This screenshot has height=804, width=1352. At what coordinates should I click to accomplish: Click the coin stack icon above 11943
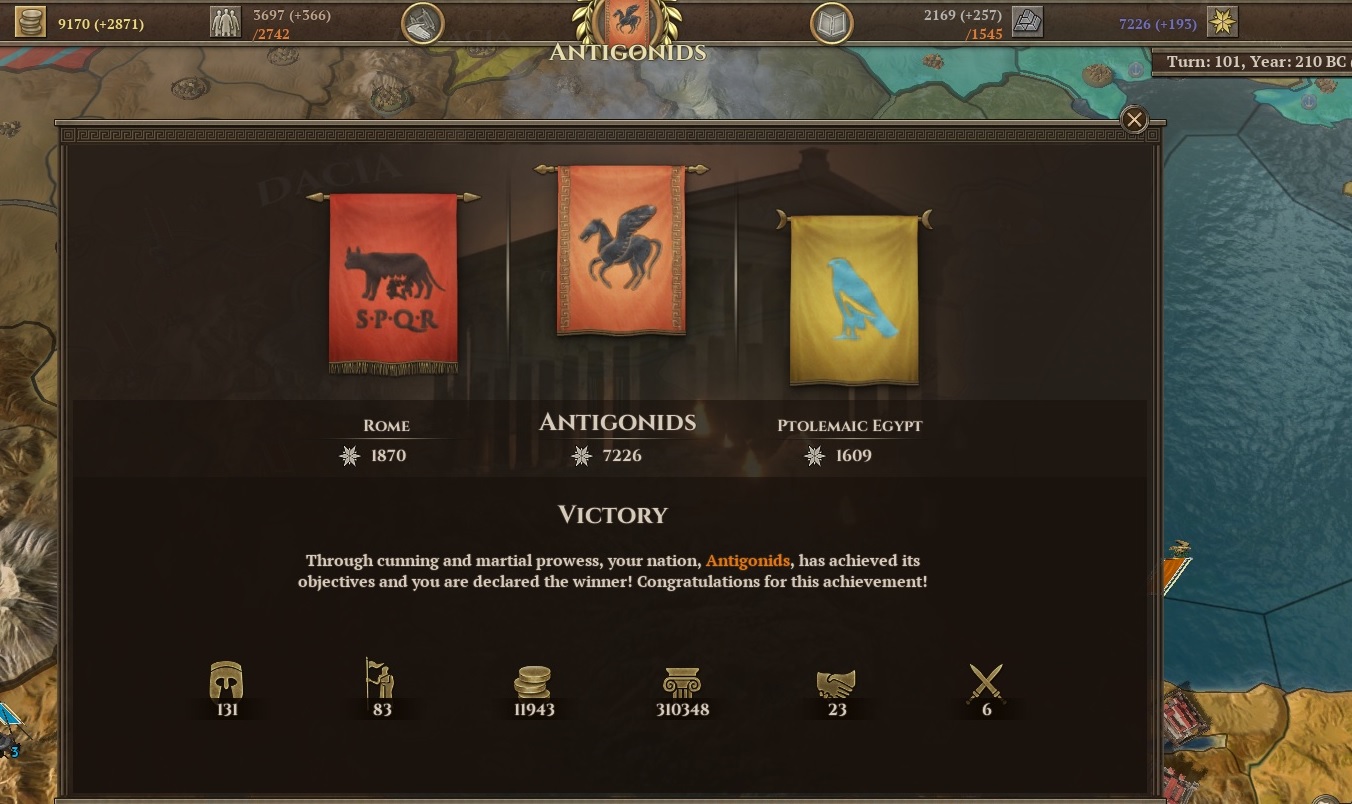tap(533, 680)
